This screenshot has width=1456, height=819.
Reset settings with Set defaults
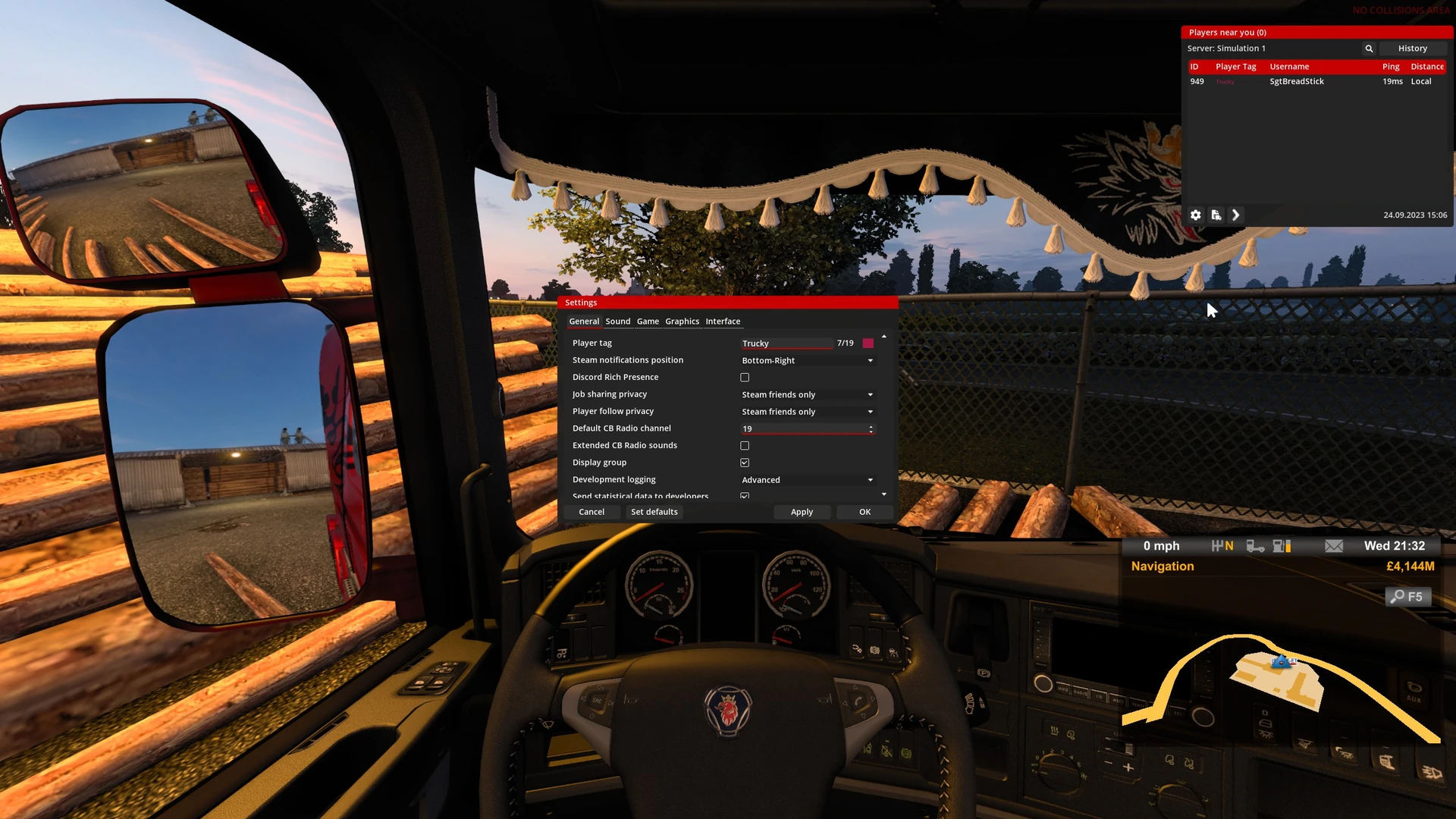click(654, 512)
